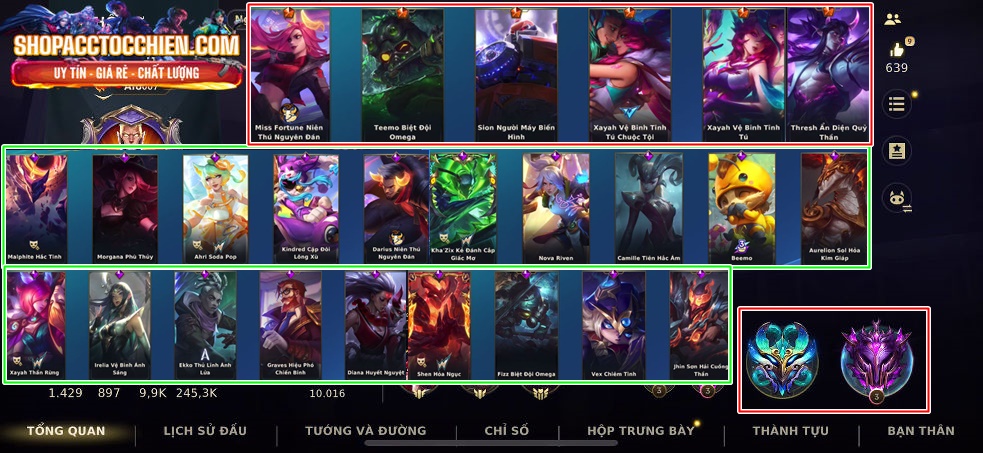This screenshot has height=453, width=983.
Task: Click the thumbs-up like button
Action: point(896,50)
